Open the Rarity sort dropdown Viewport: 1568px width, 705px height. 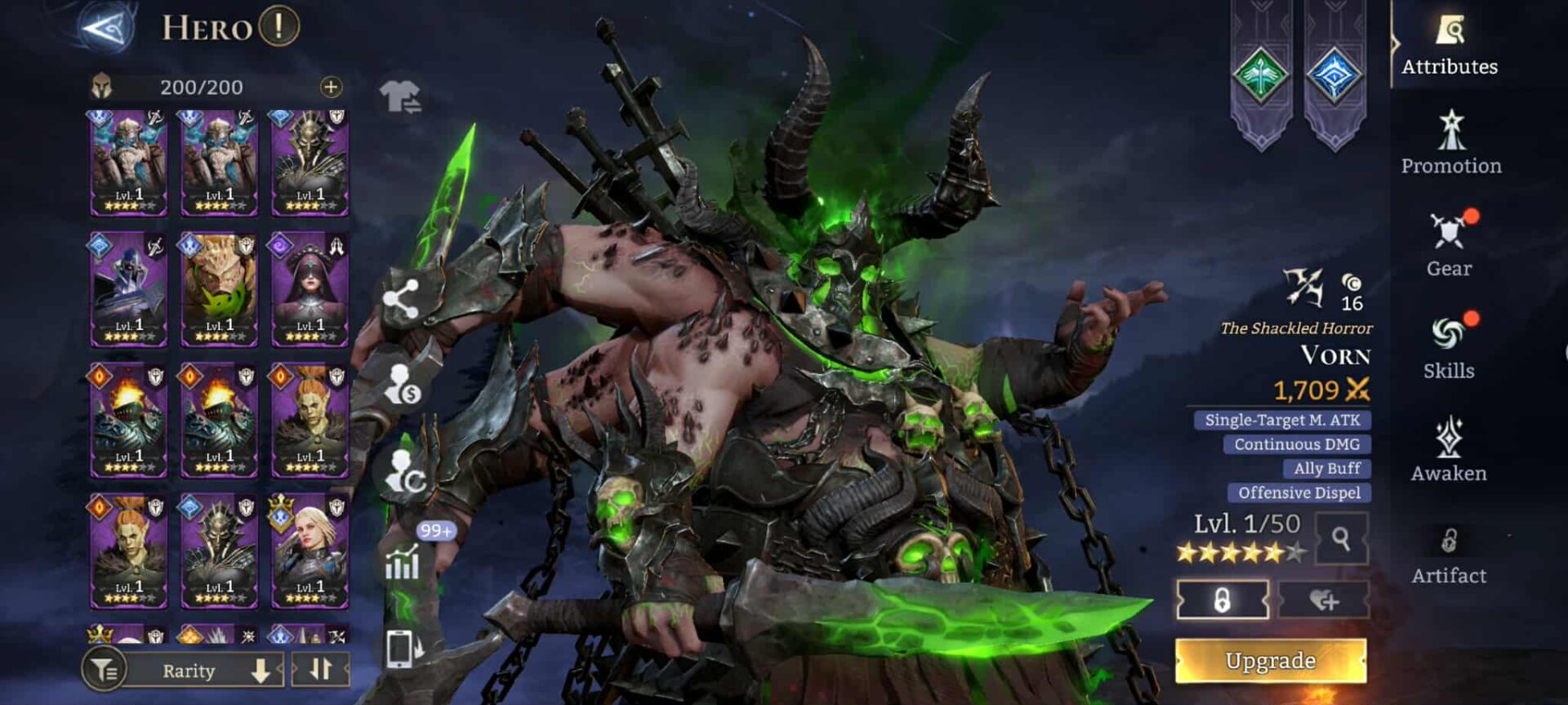(x=204, y=671)
